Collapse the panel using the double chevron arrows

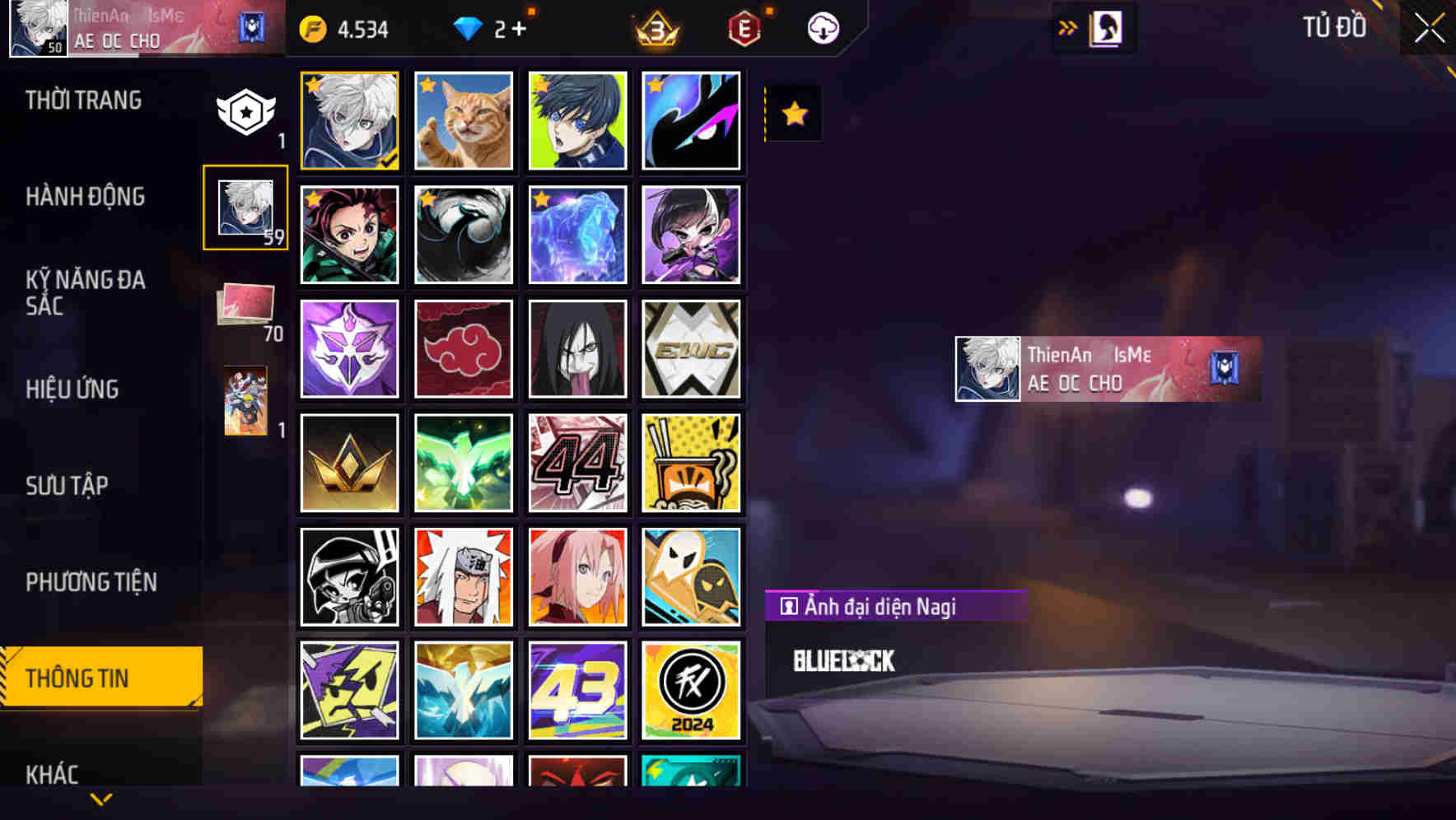[1068, 26]
